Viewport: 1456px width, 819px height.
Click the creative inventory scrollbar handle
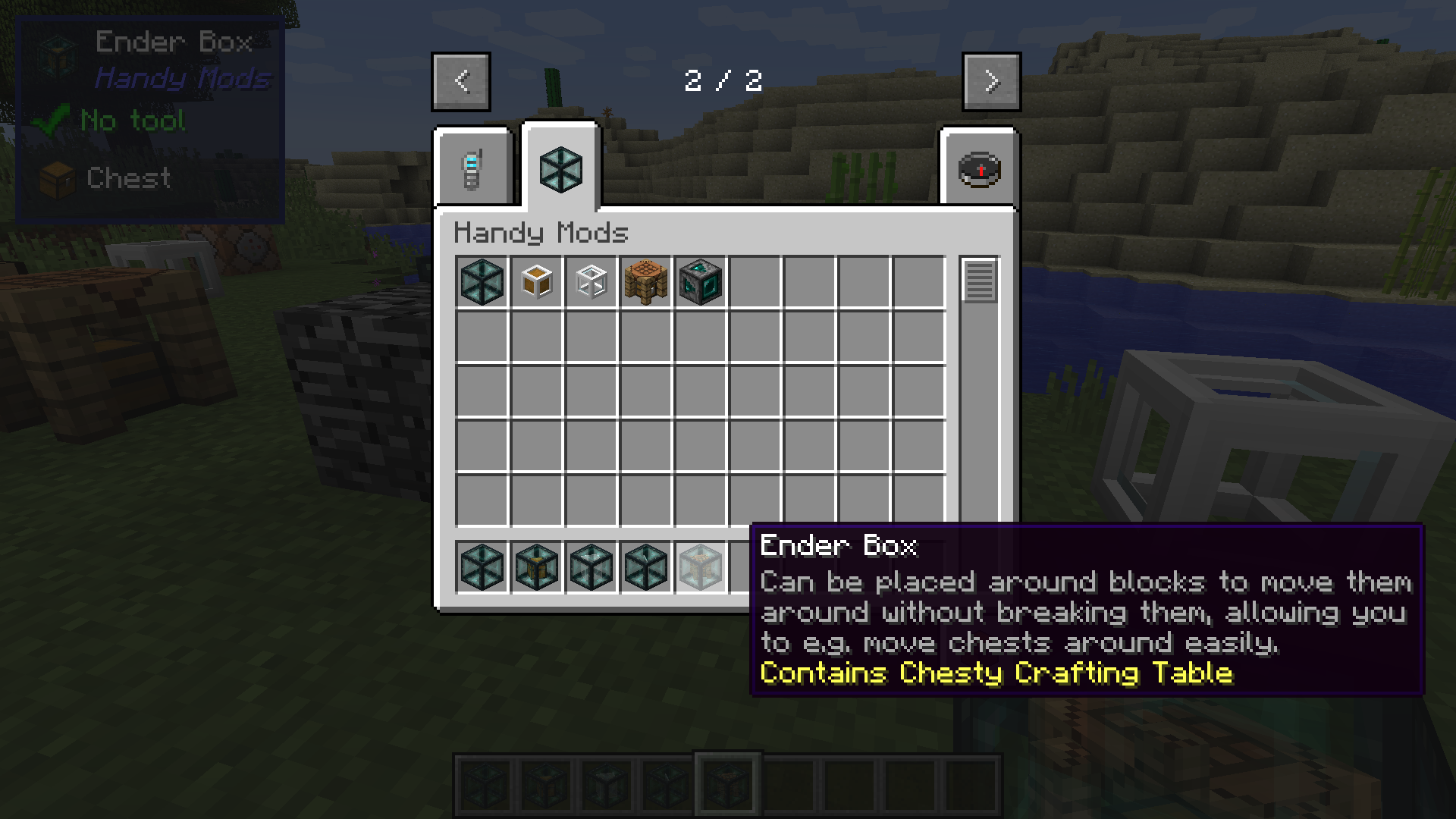click(979, 281)
